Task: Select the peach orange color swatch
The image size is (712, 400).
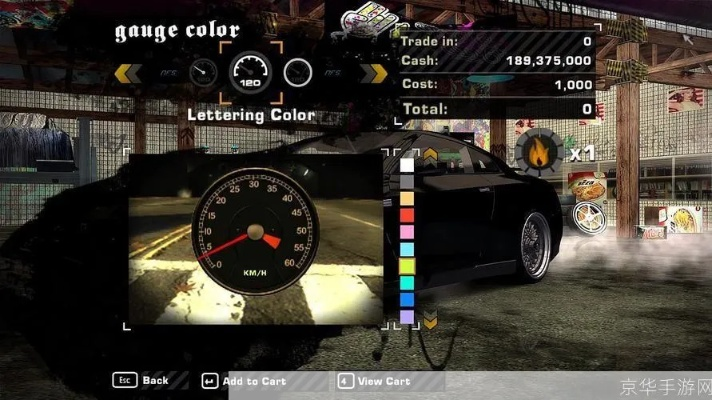Action: 407,199
